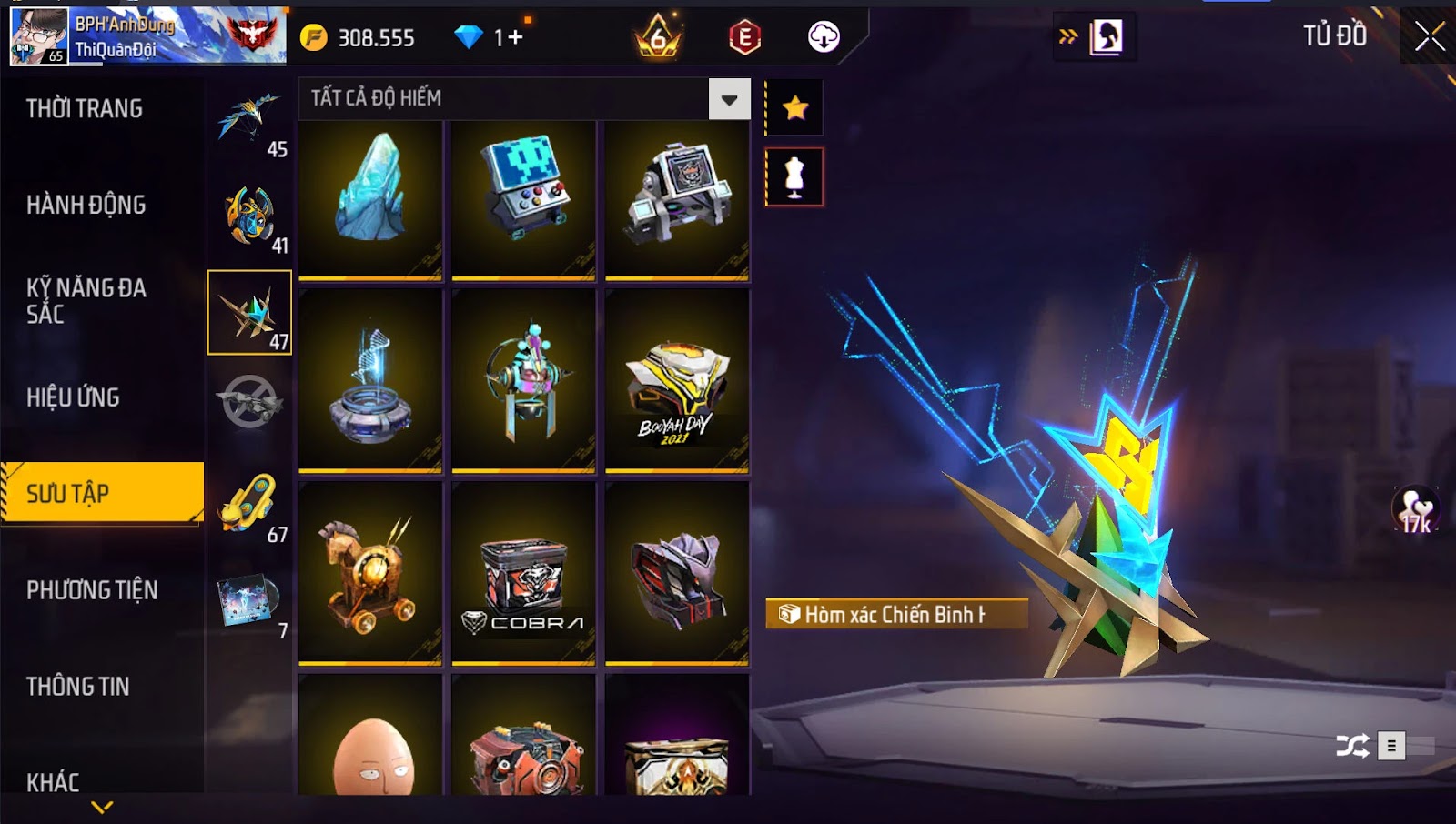Pick the Trojan horse loot box

370,573
